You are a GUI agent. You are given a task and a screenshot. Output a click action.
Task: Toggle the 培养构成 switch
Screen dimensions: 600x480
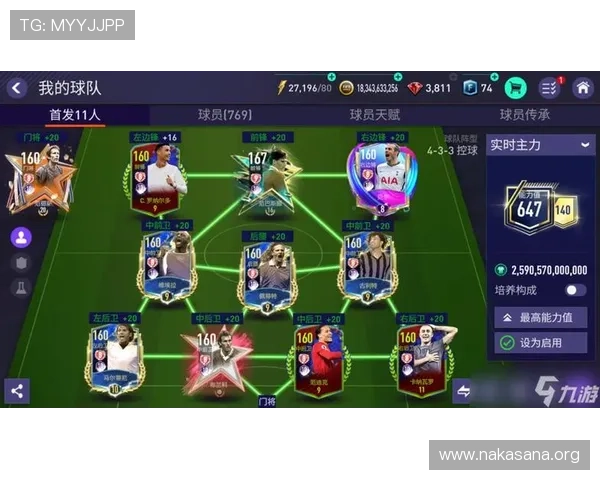click(575, 290)
